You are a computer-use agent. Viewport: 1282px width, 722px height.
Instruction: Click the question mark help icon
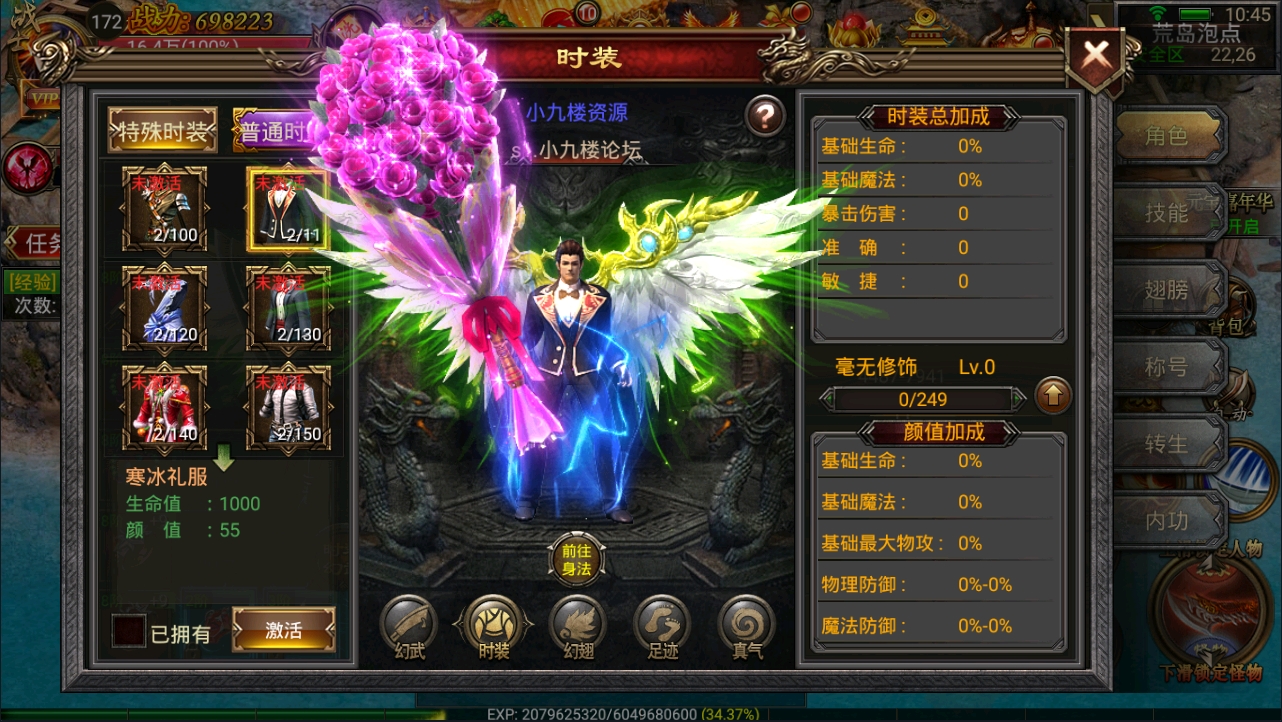pos(765,116)
